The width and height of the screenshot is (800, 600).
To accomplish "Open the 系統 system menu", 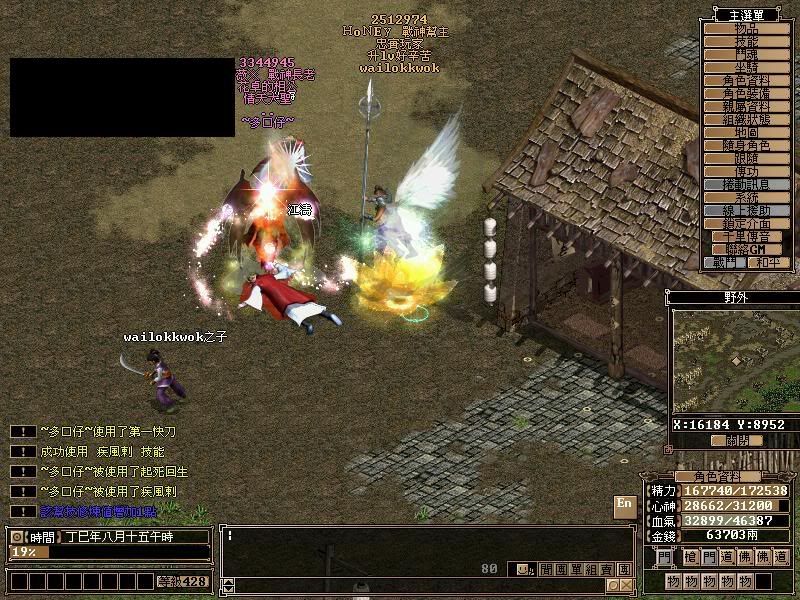I will click(x=745, y=197).
